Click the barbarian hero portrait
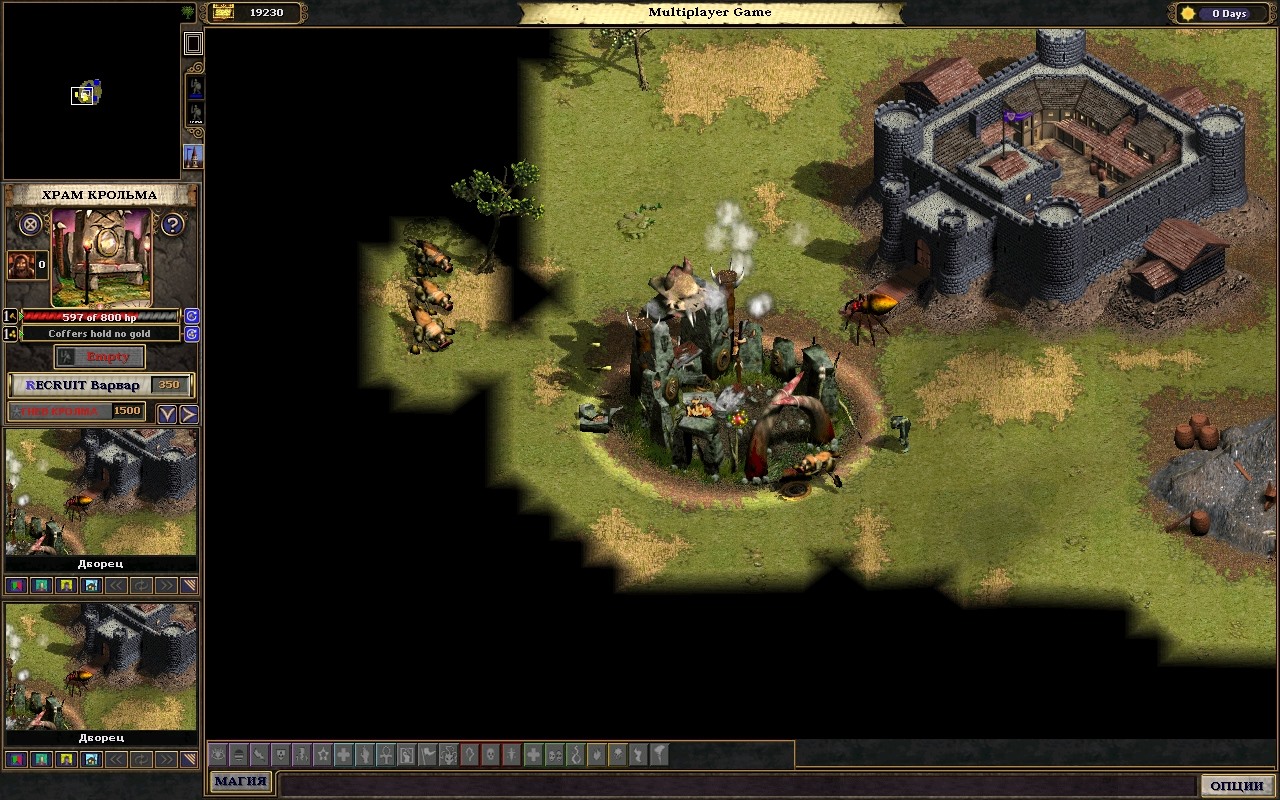Screen dimensions: 1280x800 [21, 265]
